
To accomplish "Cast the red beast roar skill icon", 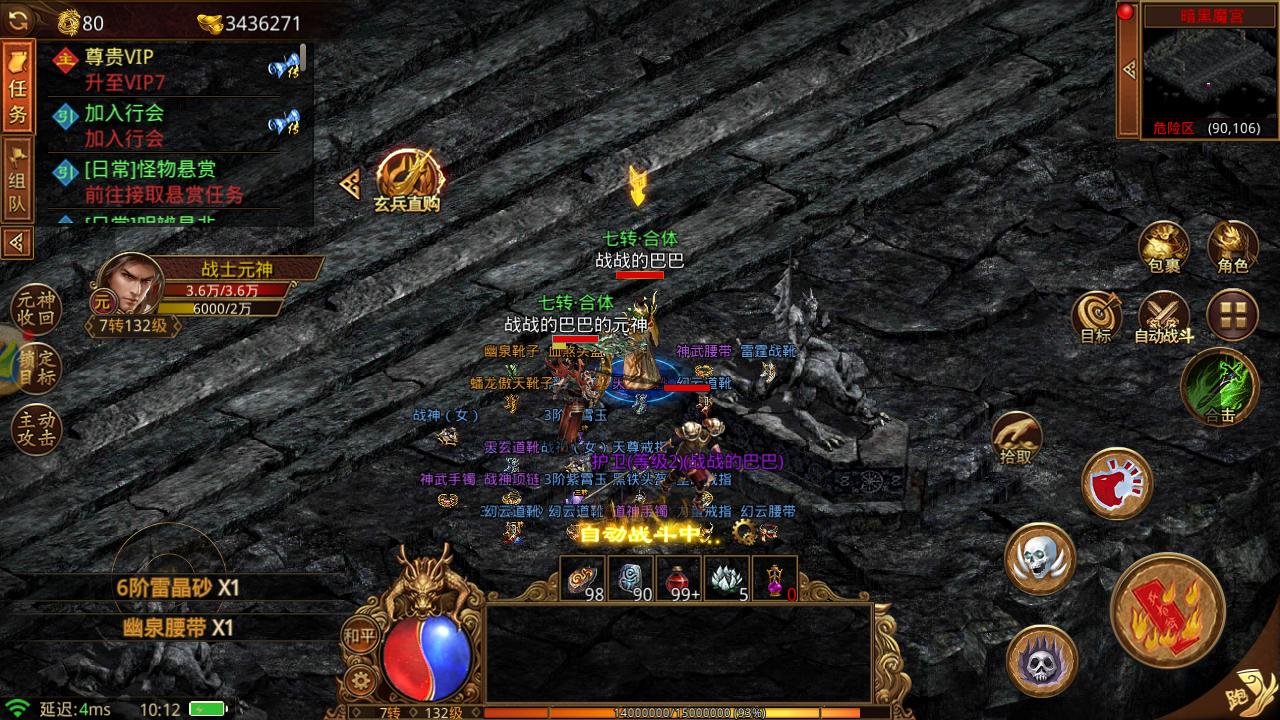I will tap(1117, 483).
